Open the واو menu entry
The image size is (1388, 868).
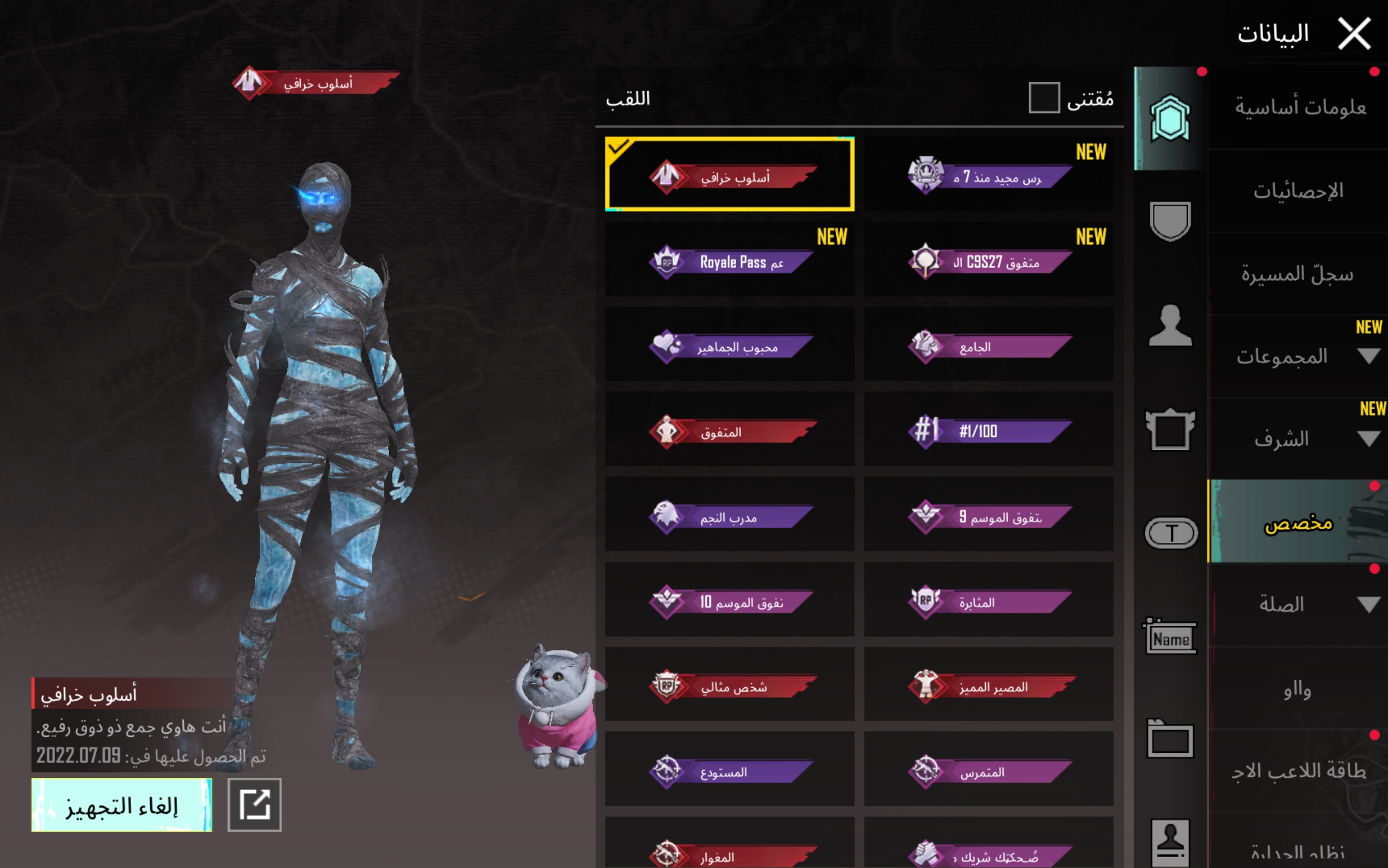tap(1297, 689)
